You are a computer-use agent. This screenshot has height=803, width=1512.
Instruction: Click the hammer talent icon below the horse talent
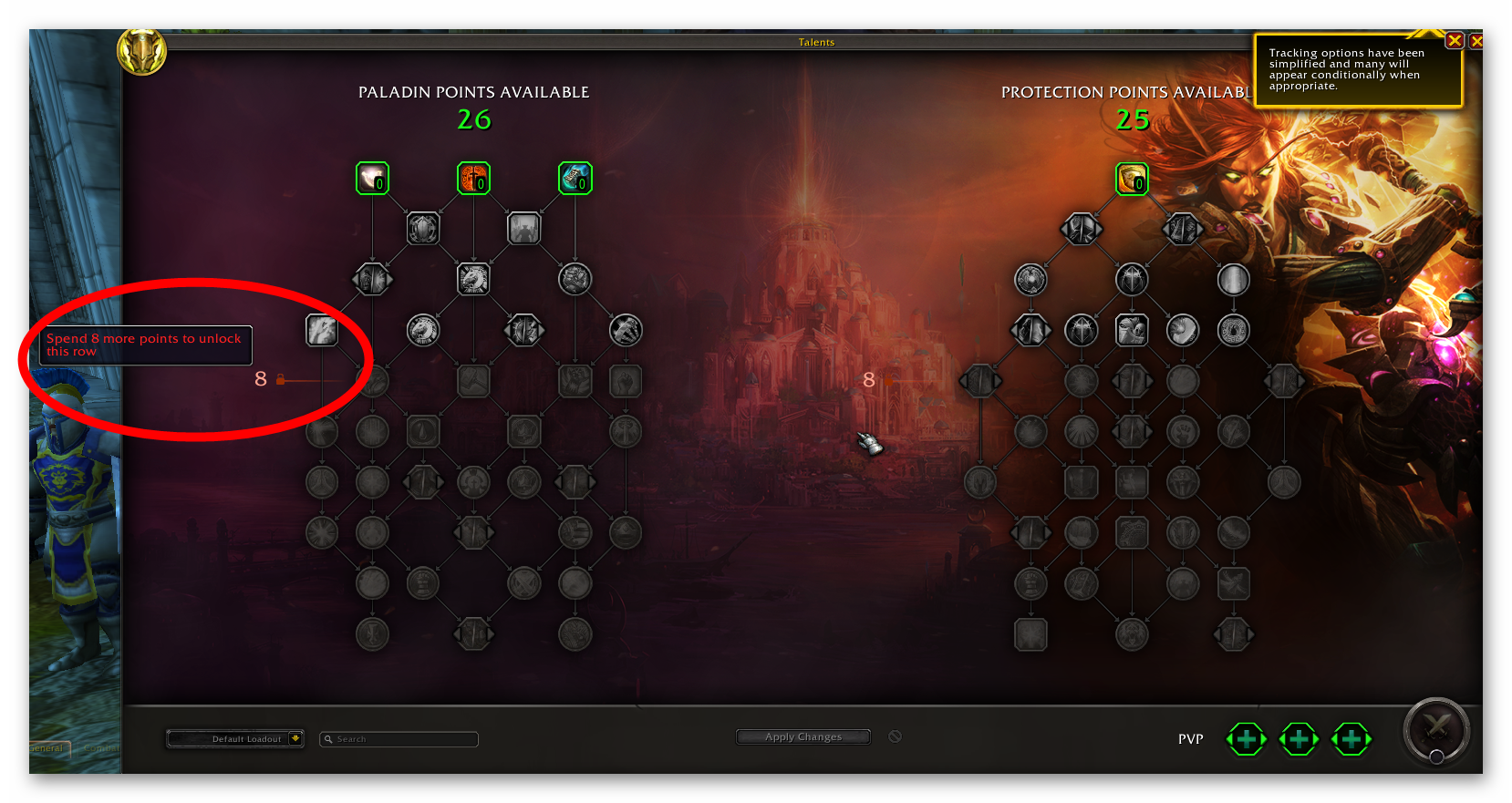(x=474, y=382)
